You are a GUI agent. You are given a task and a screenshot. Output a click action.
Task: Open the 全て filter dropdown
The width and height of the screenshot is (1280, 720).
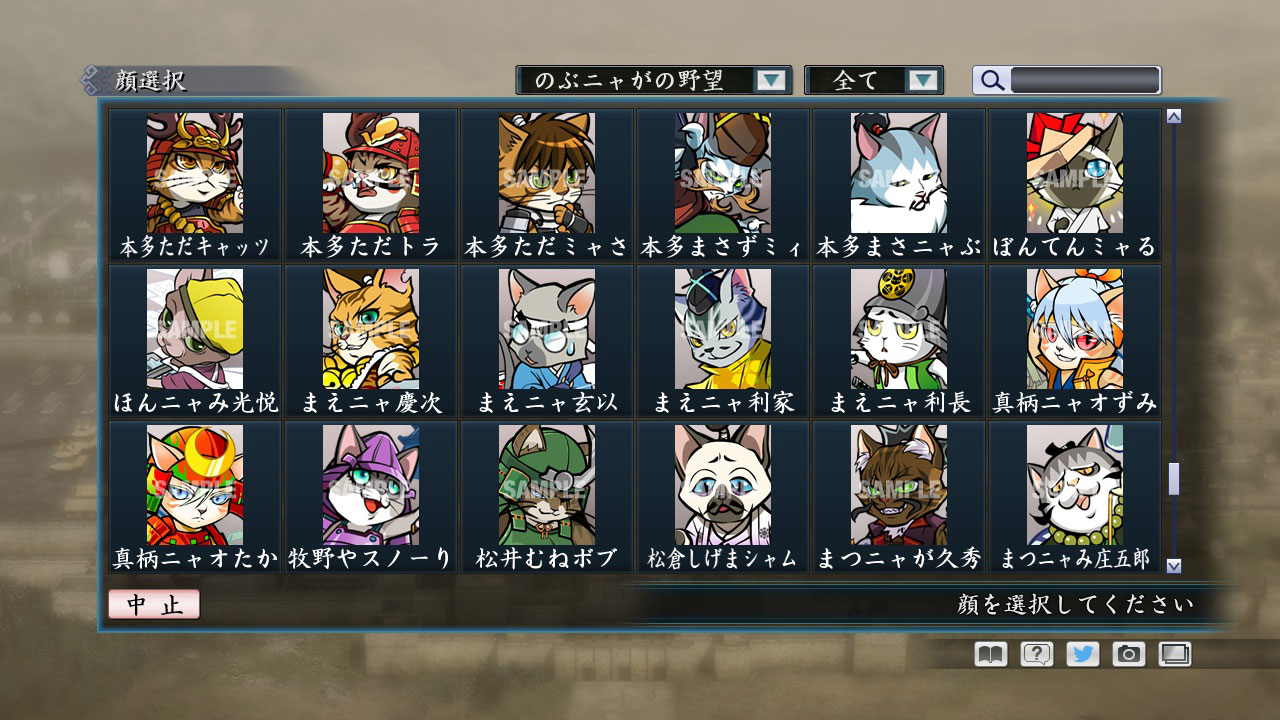pyautogui.click(x=862, y=79)
